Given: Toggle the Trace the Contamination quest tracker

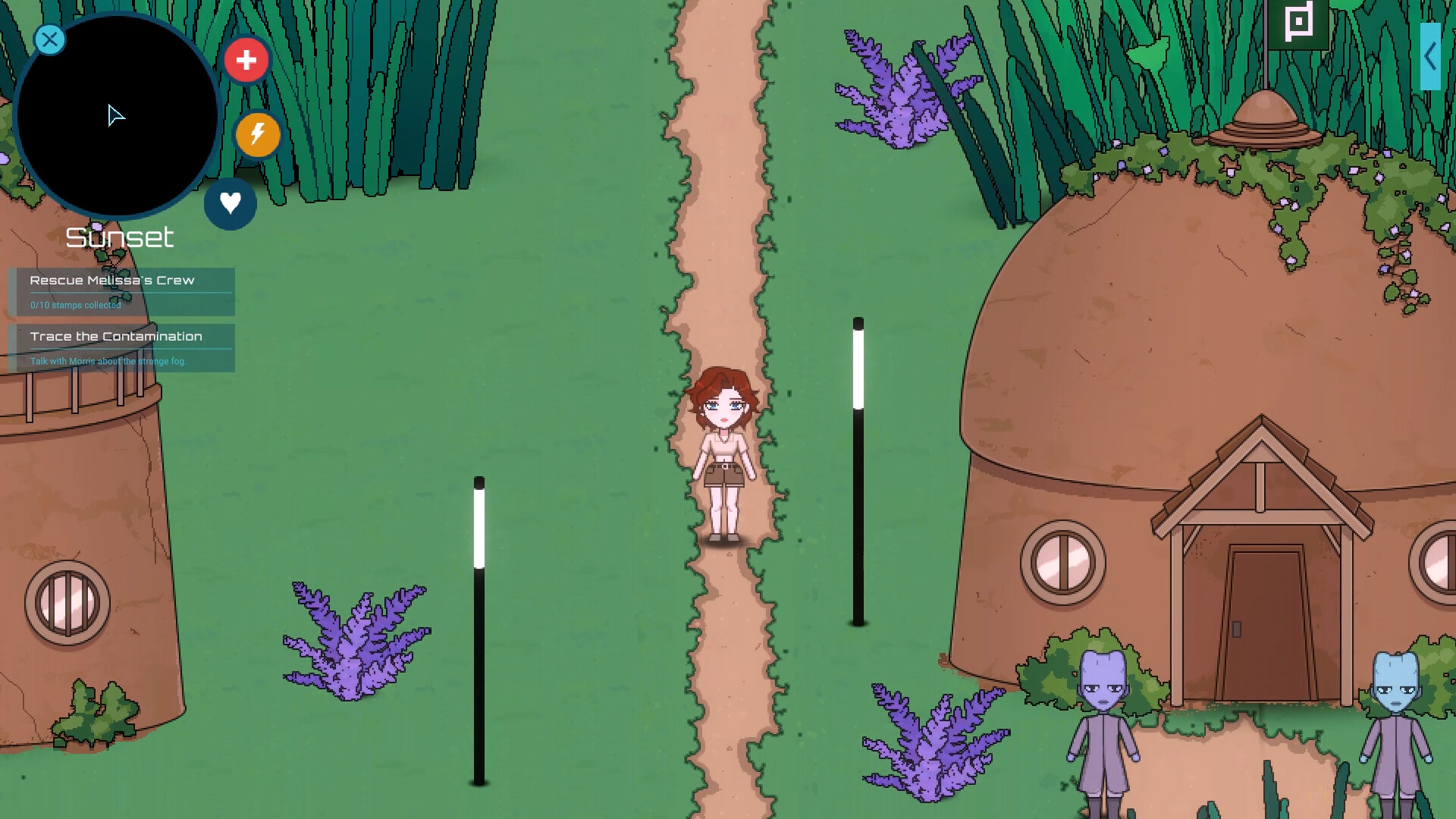Looking at the screenshot, I should 115,337.
